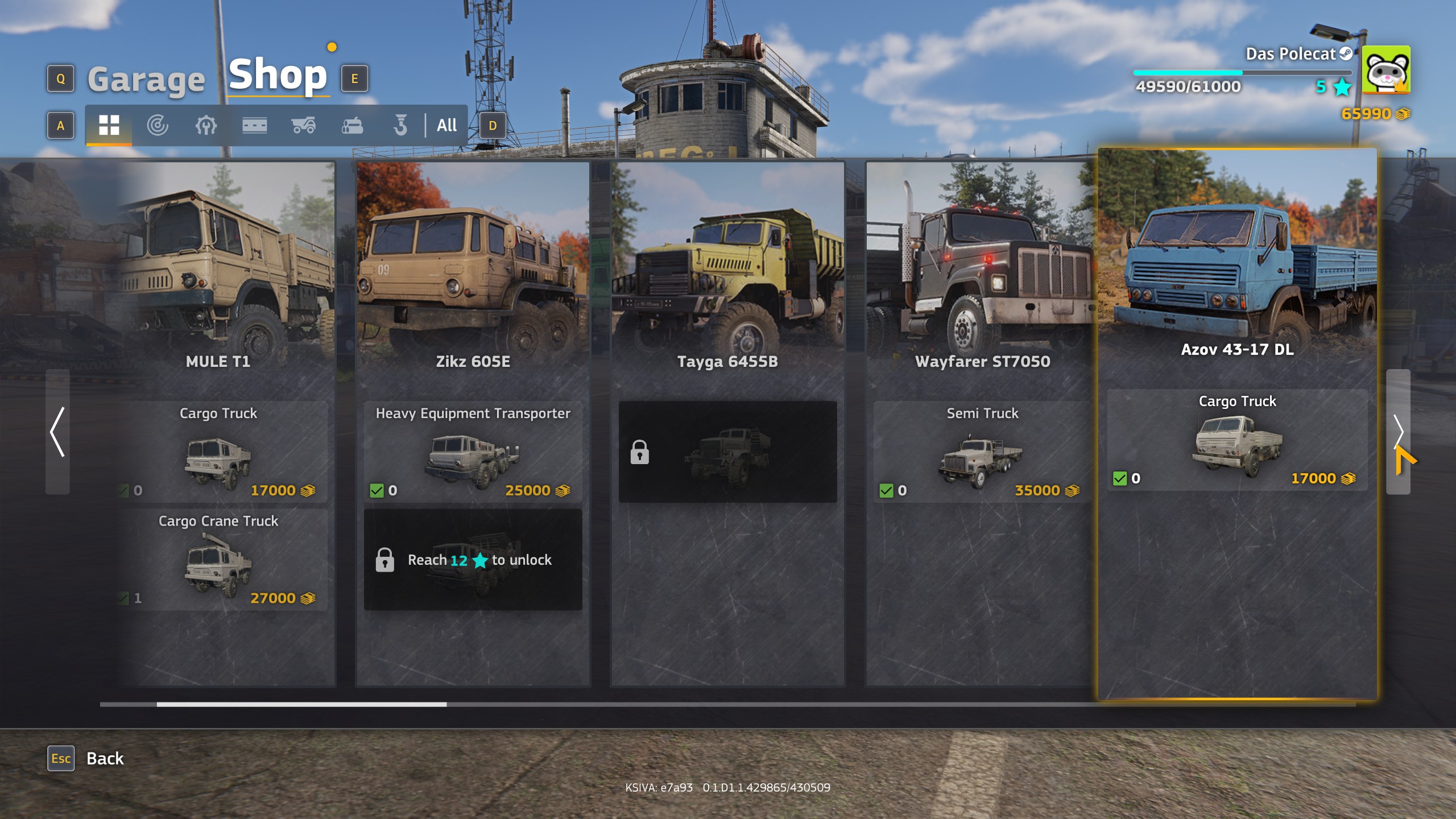Purchase the Azov 43-17 DL Cargo Truck

1237,440
